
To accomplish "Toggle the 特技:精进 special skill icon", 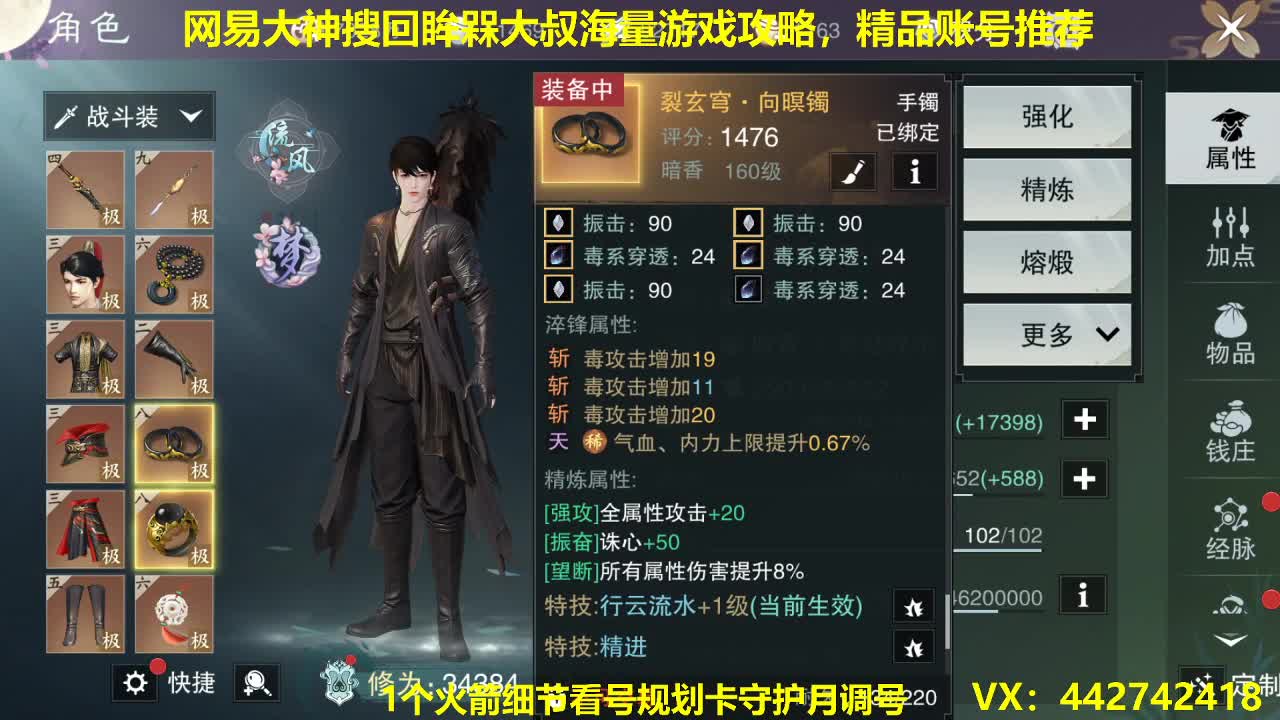I will coord(911,648).
